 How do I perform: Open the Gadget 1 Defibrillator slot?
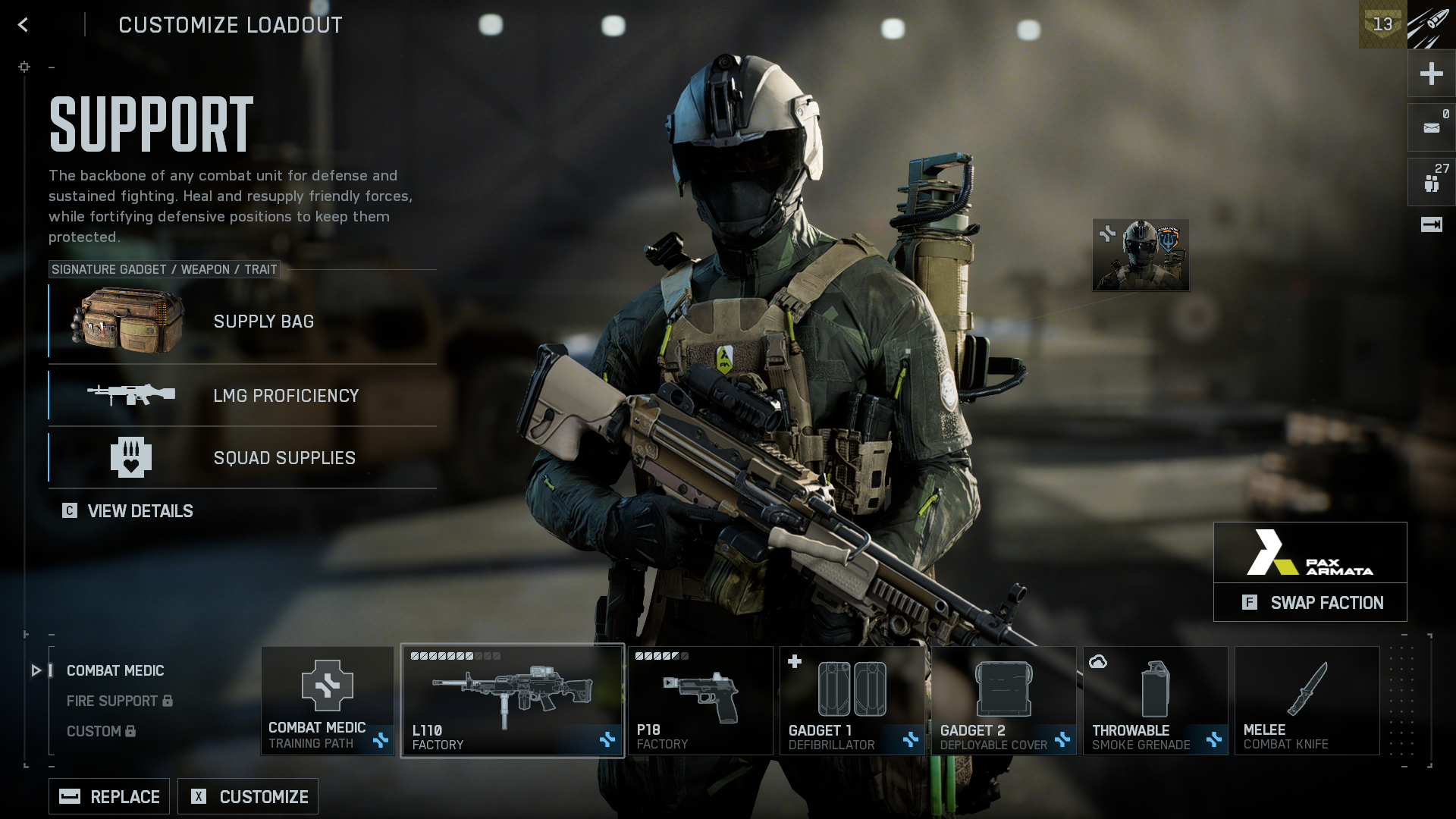(x=852, y=701)
